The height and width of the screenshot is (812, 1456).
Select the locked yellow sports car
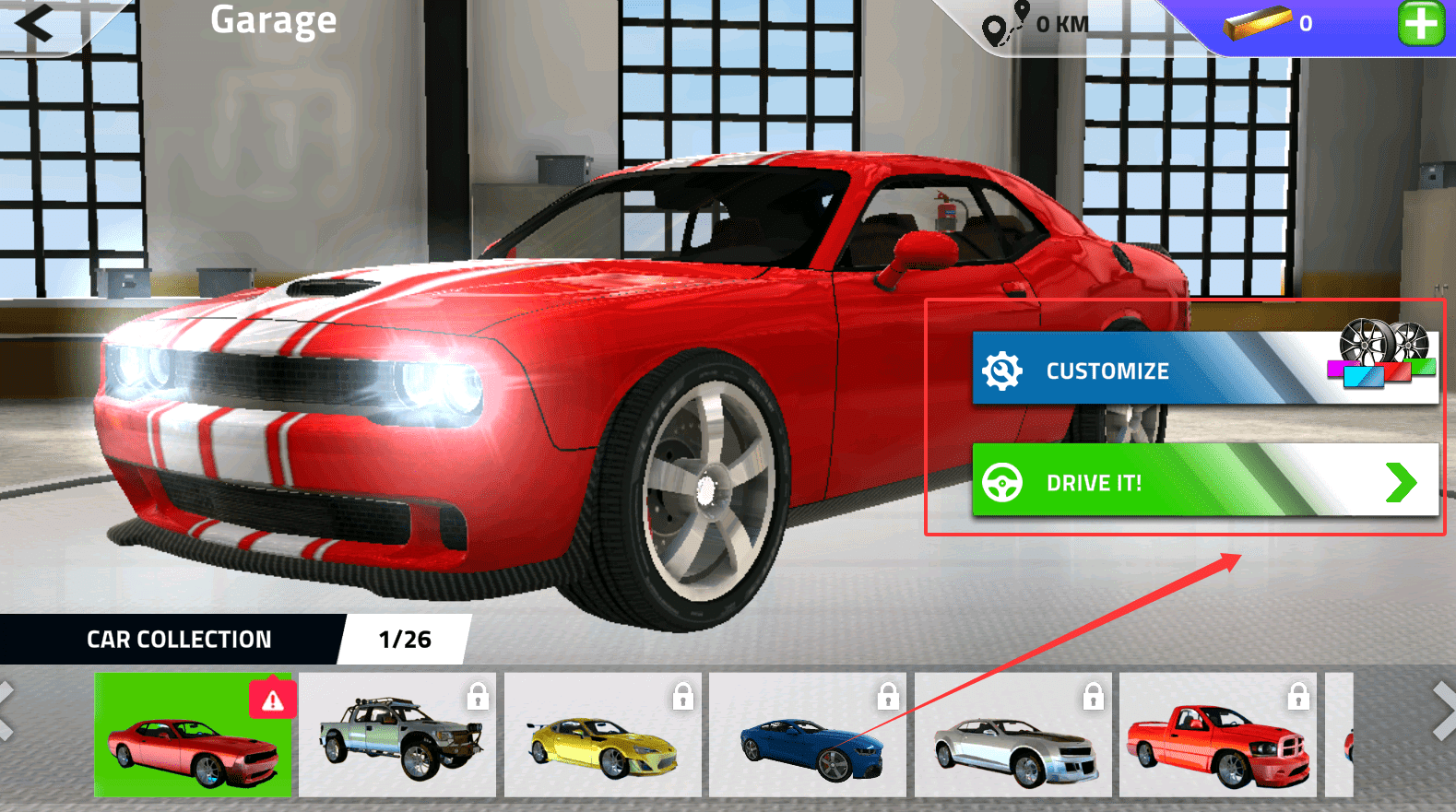pos(602,735)
